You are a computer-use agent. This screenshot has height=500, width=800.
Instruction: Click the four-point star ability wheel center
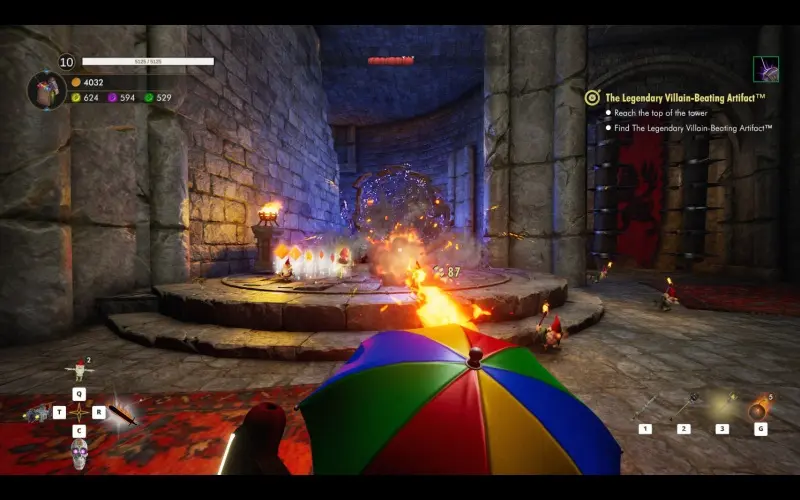79,412
